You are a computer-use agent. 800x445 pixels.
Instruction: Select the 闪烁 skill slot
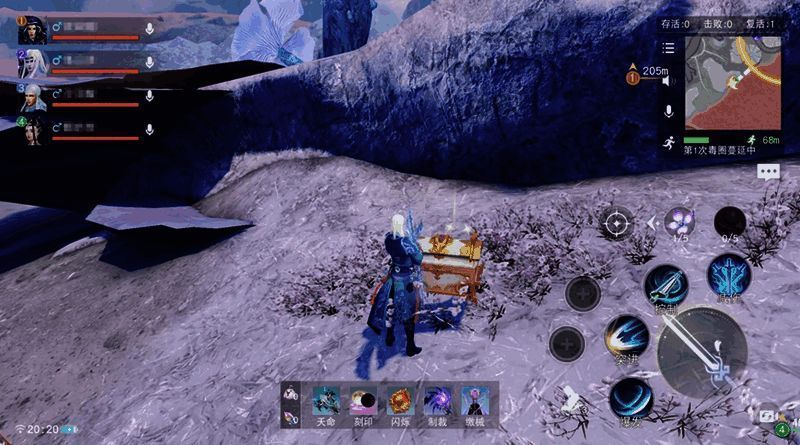(x=400, y=401)
